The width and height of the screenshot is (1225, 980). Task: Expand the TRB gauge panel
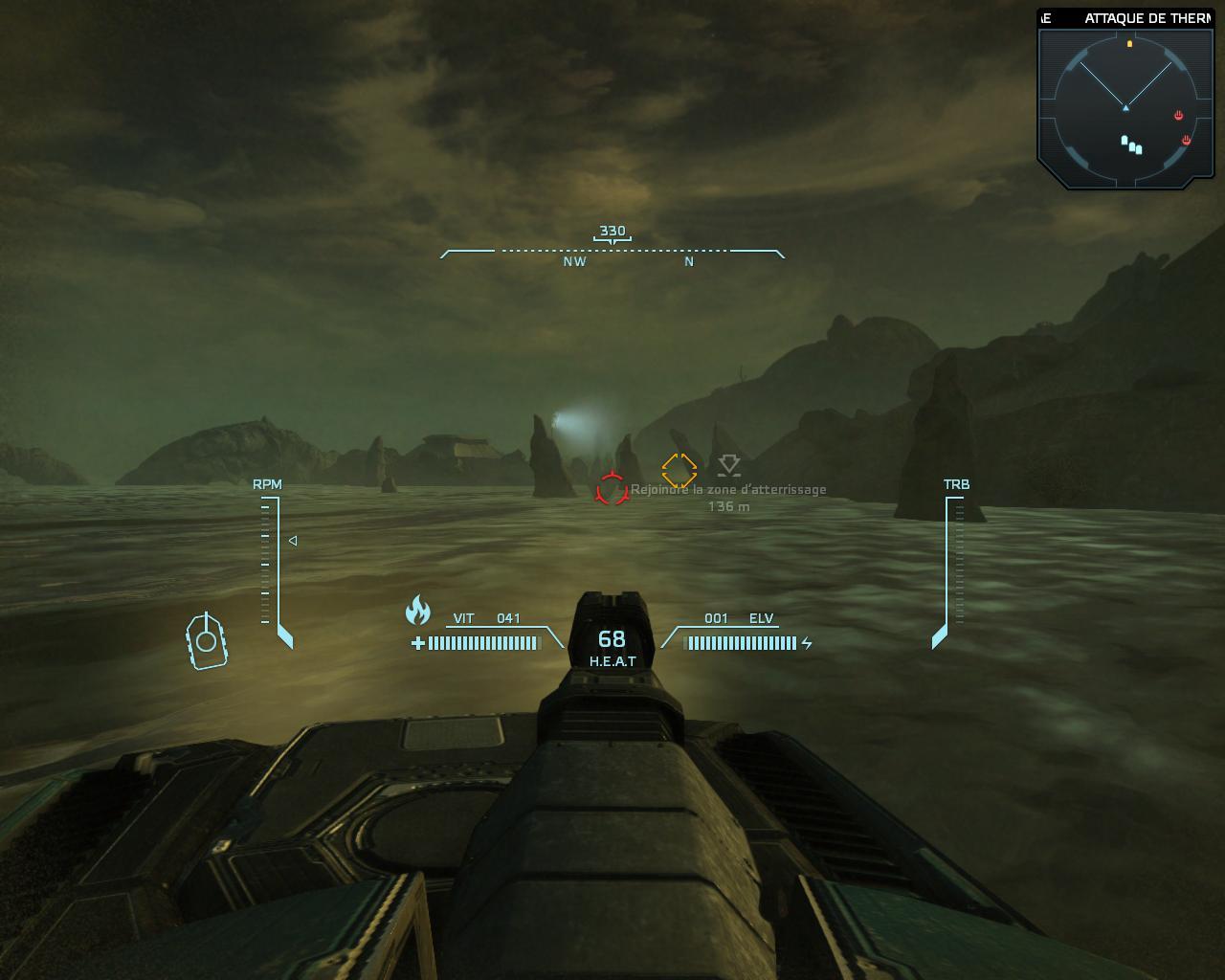[956, 484]
